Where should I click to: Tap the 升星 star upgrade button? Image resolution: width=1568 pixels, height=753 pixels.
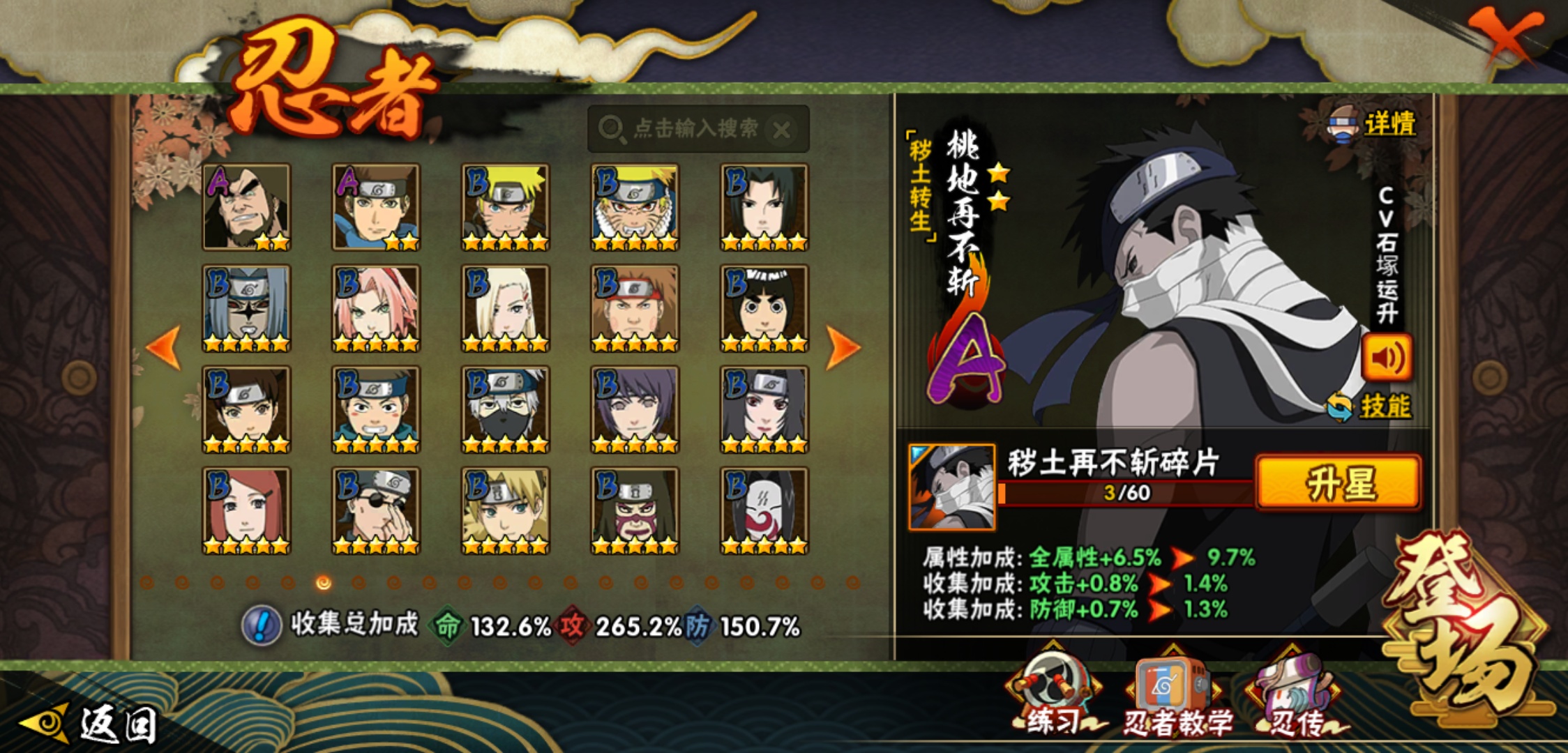click(1338, 482)
